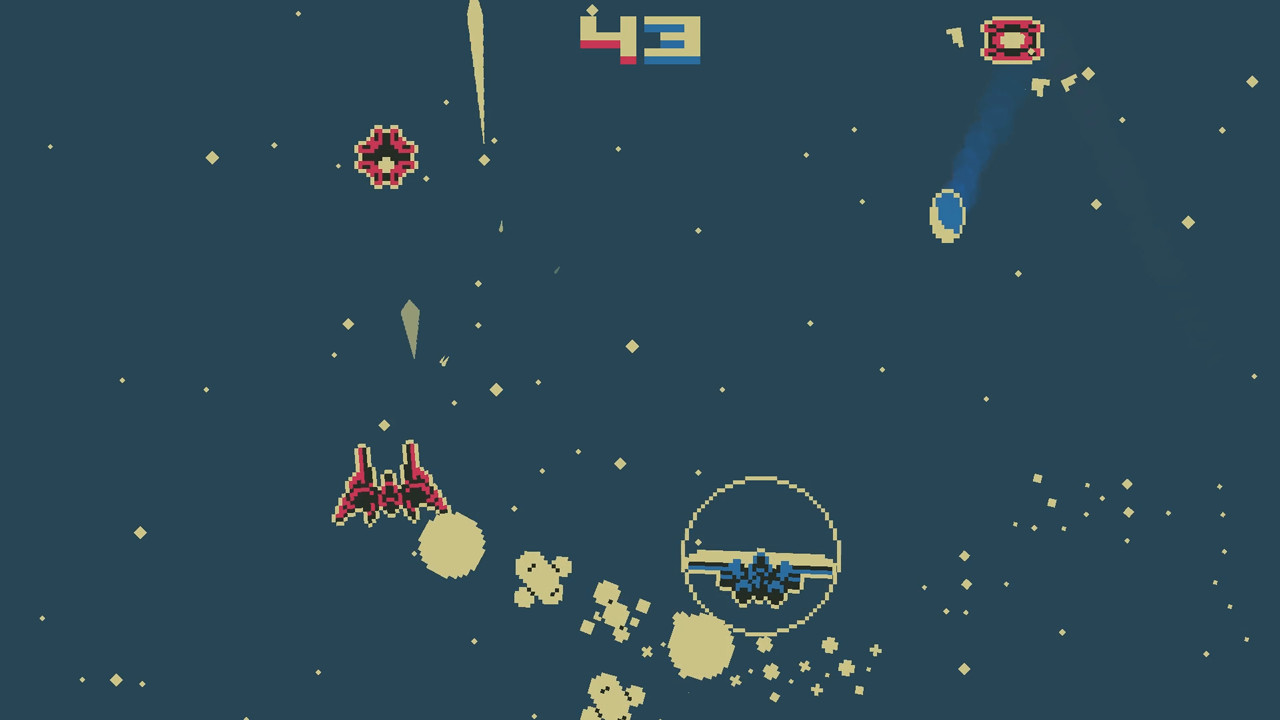Image resolution: width=1280 pixels, height=720 pixels.
Task: Select the blue player ship inside the targeting circle
Action: point(760,575)
